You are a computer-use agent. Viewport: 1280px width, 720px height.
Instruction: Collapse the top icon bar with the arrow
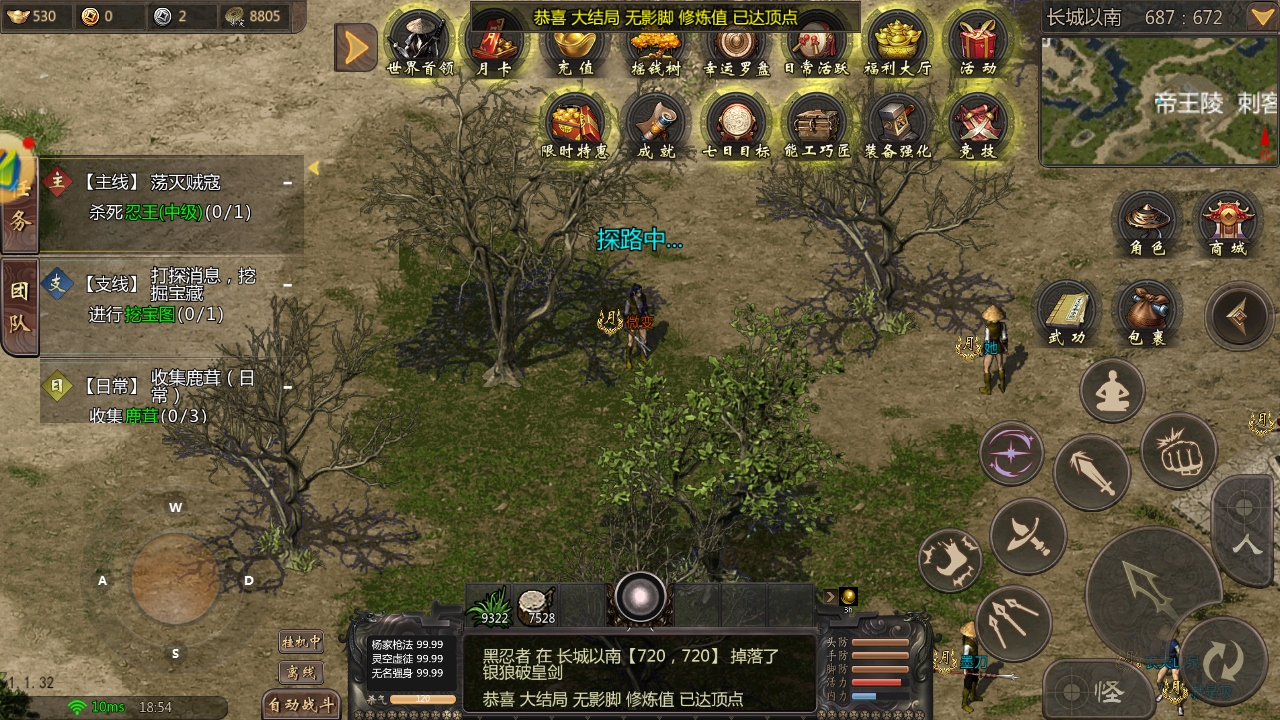pos(355,48)
